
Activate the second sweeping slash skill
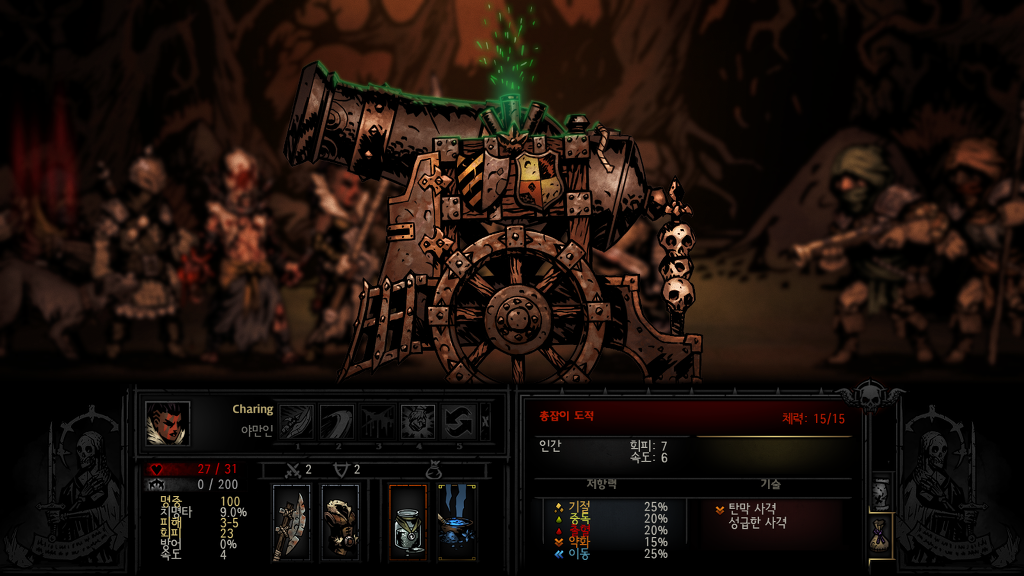pos(336,422)
